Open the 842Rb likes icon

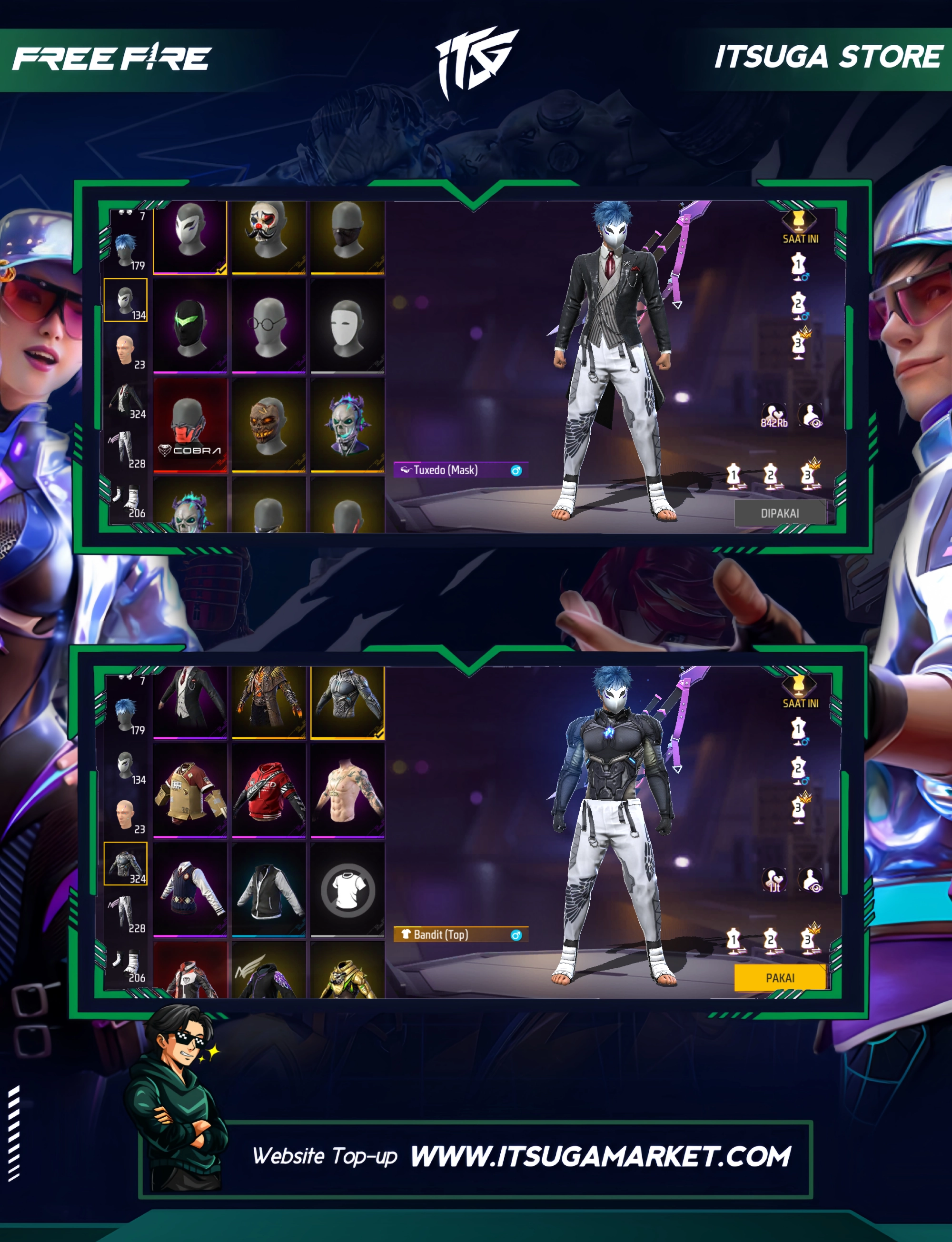coord(773,415)
